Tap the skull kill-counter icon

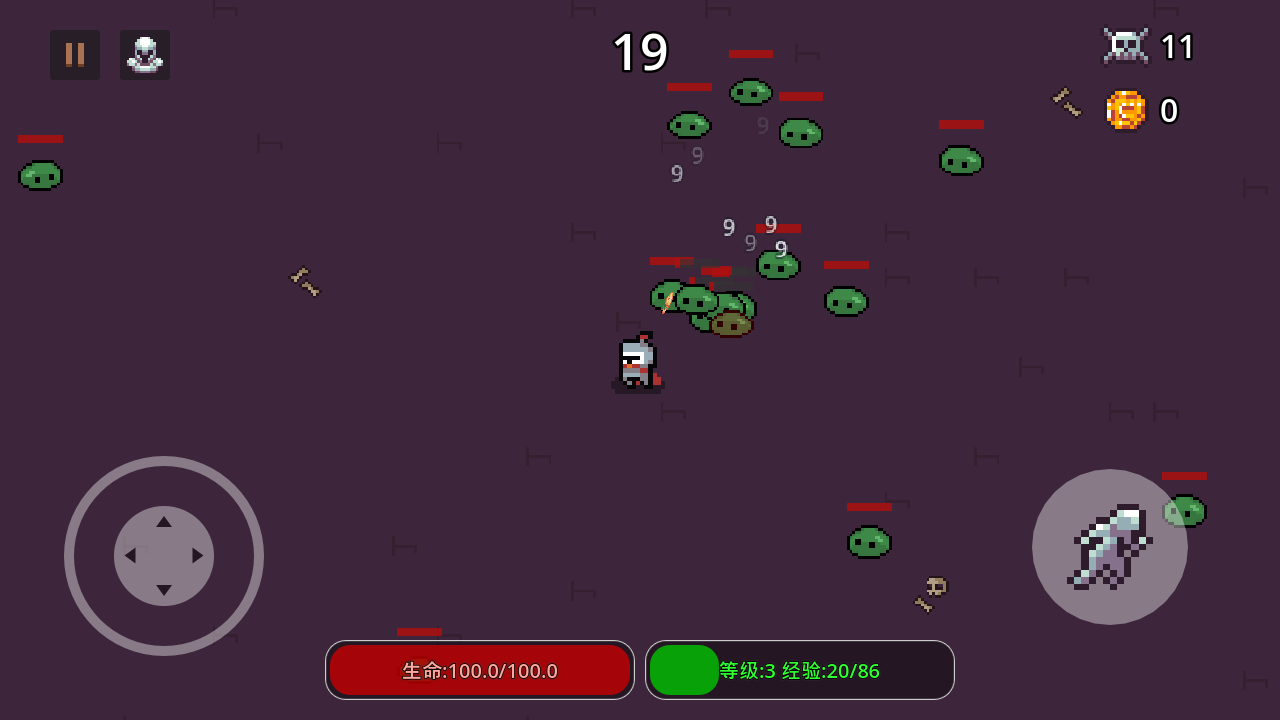1126,45
